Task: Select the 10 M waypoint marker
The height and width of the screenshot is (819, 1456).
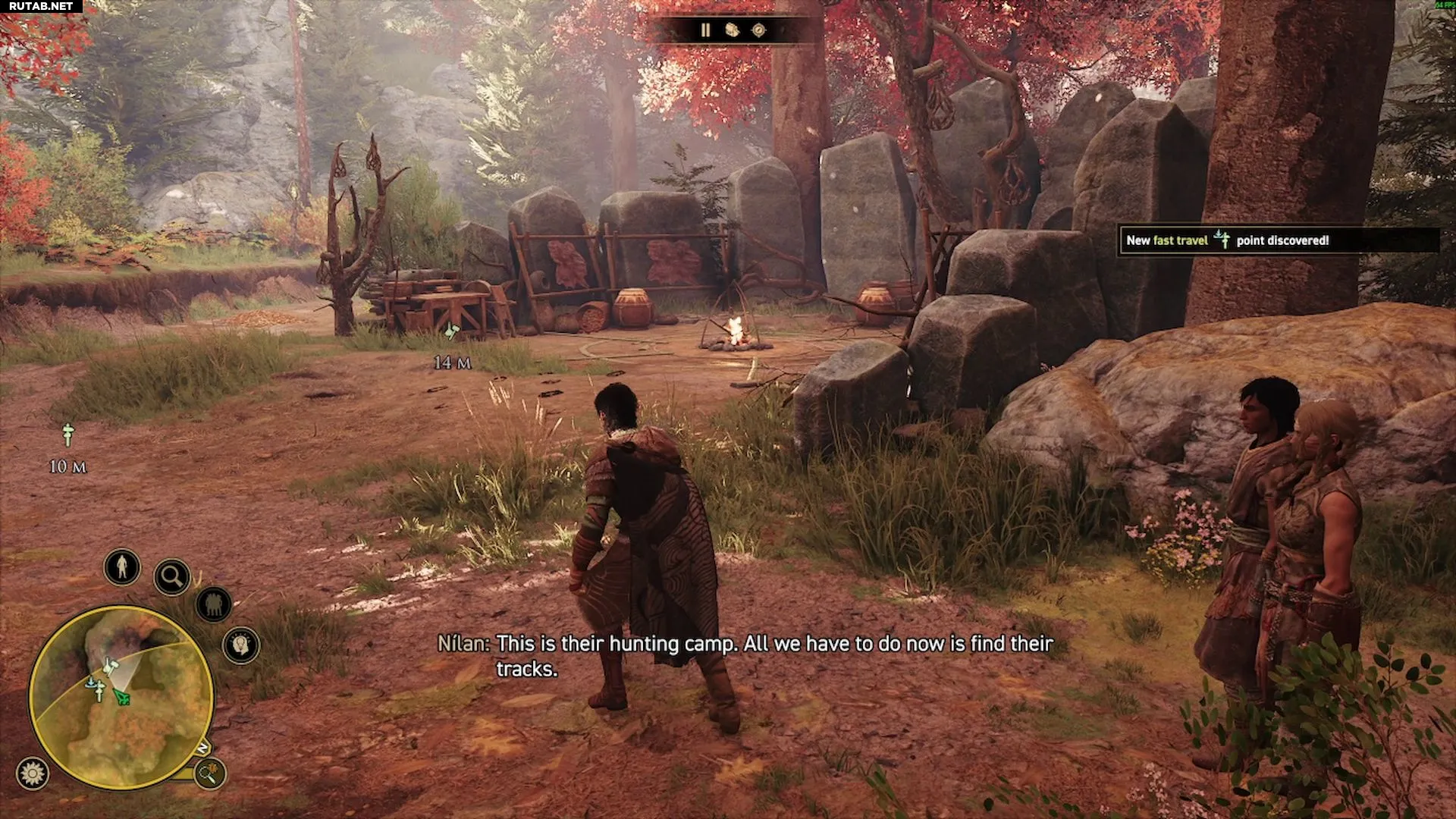Action: pos(68,435)
